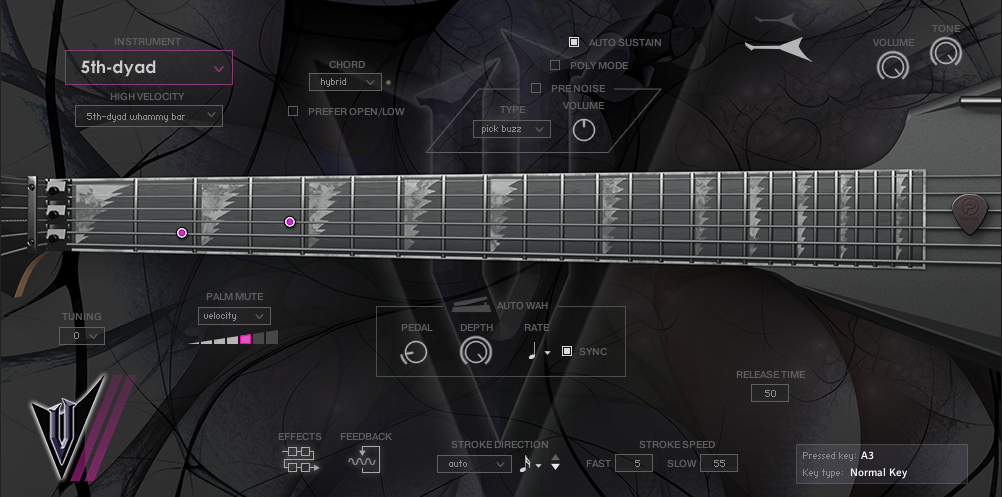
Task: Toggle the Prefer Open/Low checkbox
Action: tap(293, 111)
